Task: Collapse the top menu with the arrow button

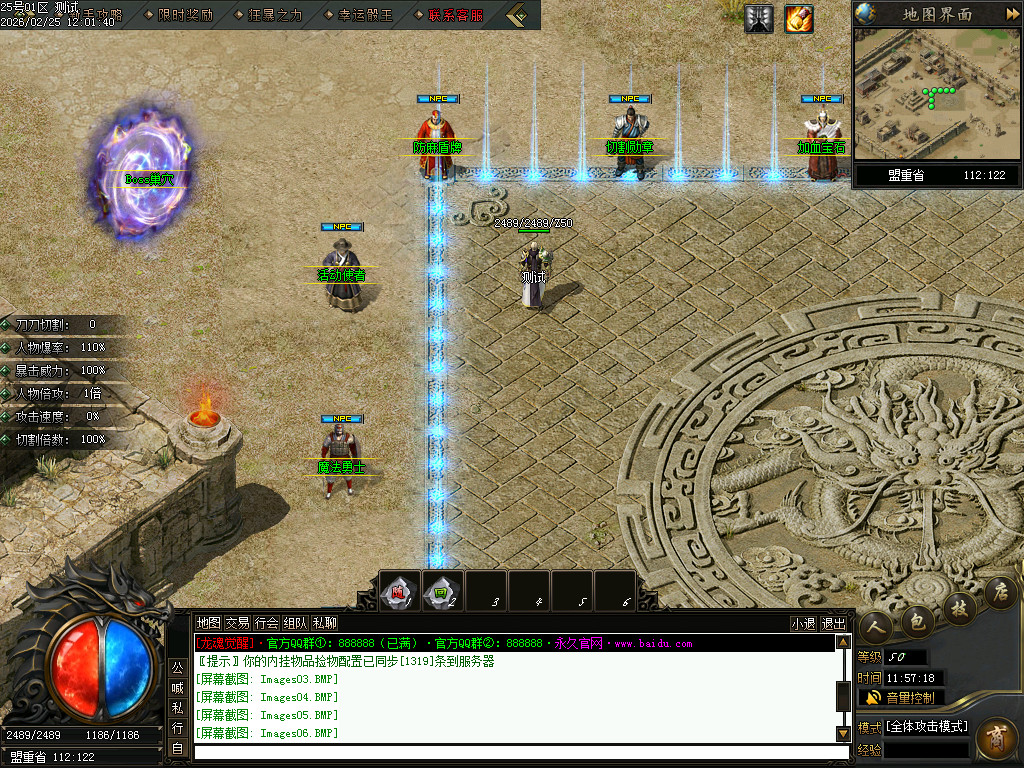Action: (x=517, y=15)
